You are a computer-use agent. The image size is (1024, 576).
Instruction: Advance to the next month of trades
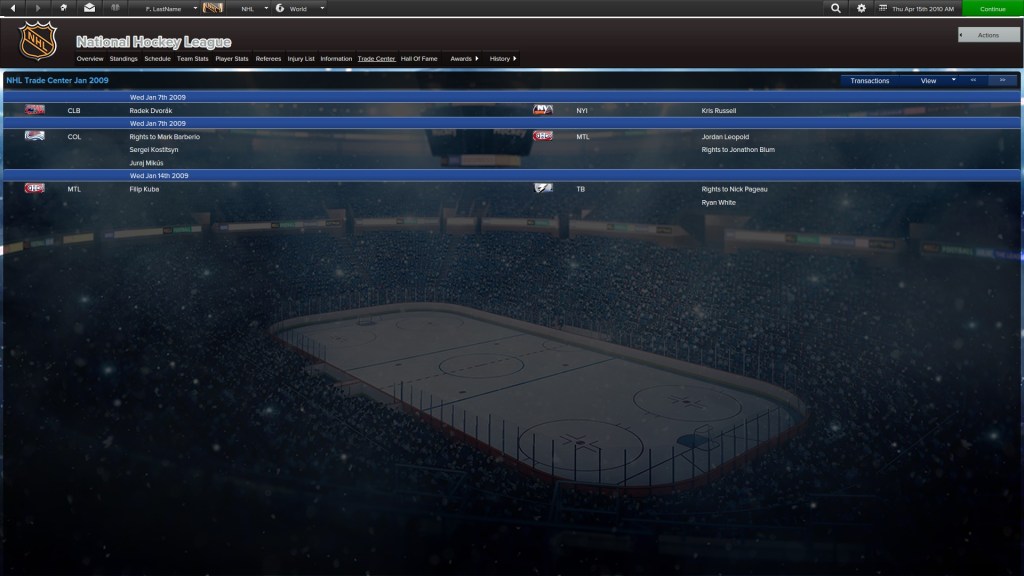1003,80
